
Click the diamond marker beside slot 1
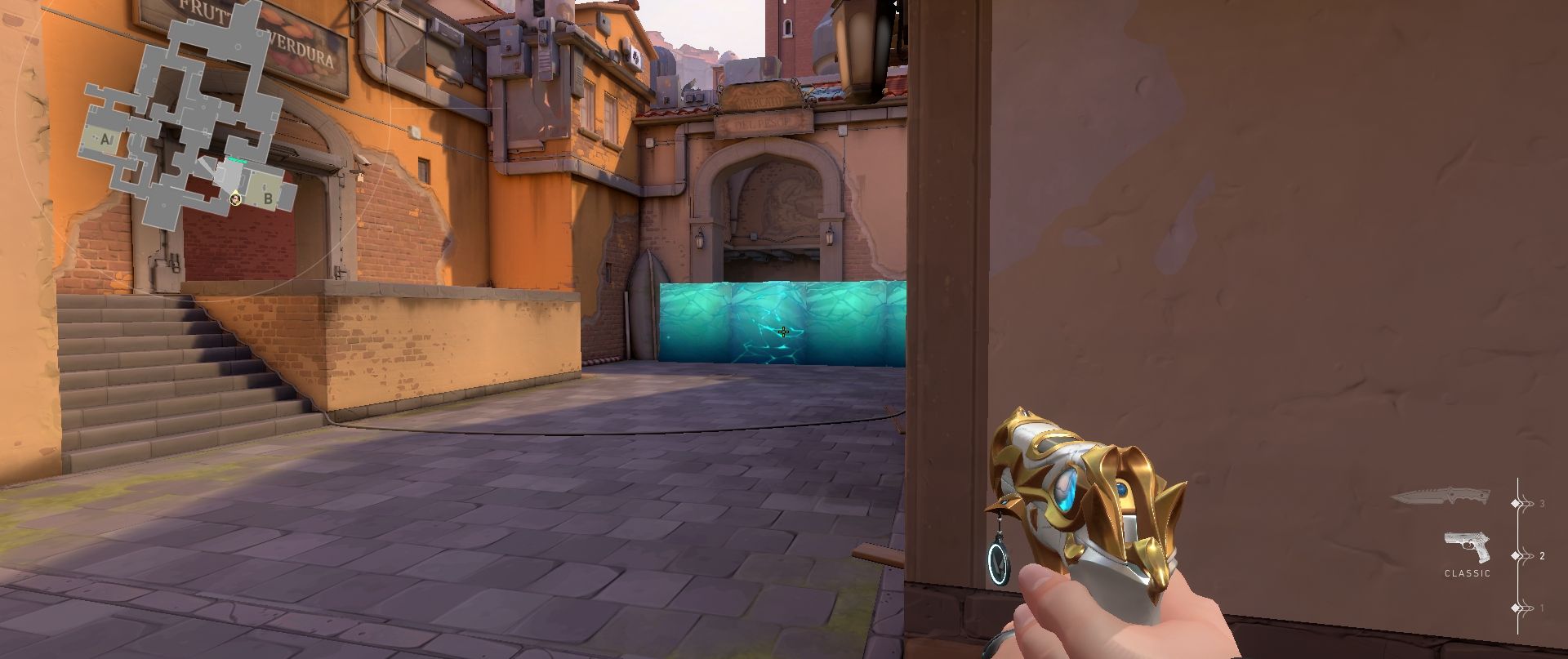1515,608
